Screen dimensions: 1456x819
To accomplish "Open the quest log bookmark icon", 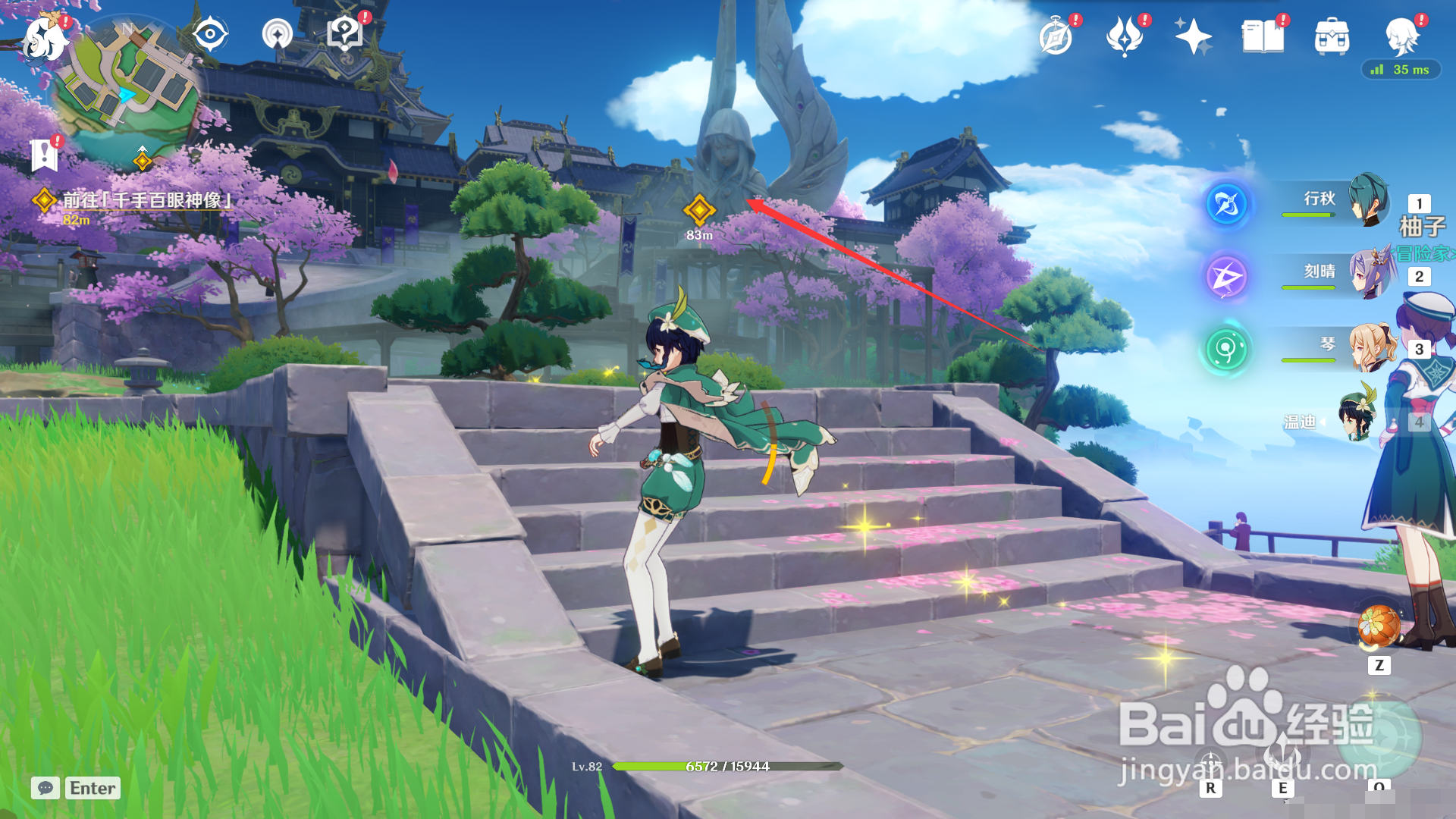I will point(44,155).
